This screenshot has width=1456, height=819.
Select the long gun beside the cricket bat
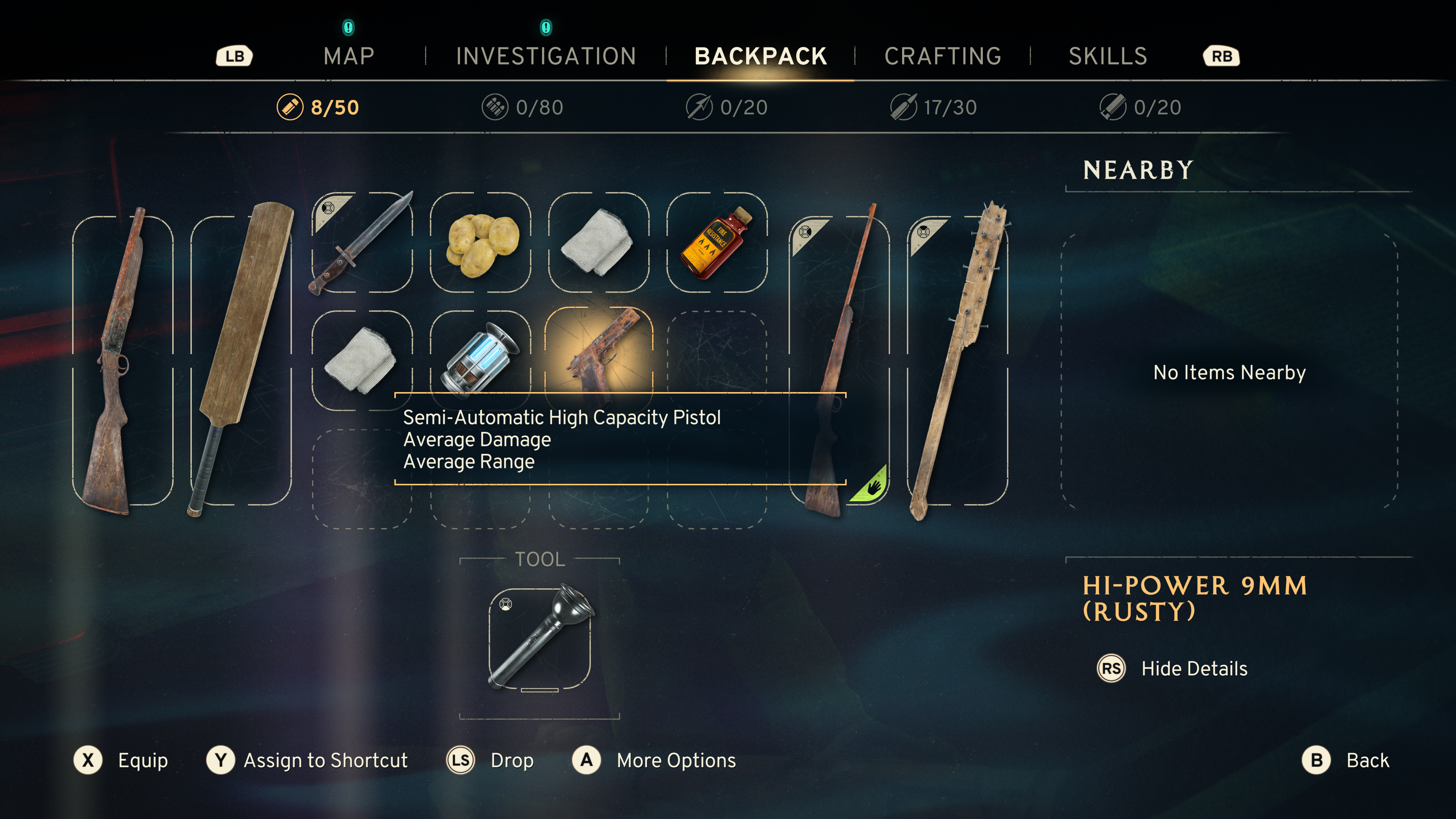coord(122,360)
